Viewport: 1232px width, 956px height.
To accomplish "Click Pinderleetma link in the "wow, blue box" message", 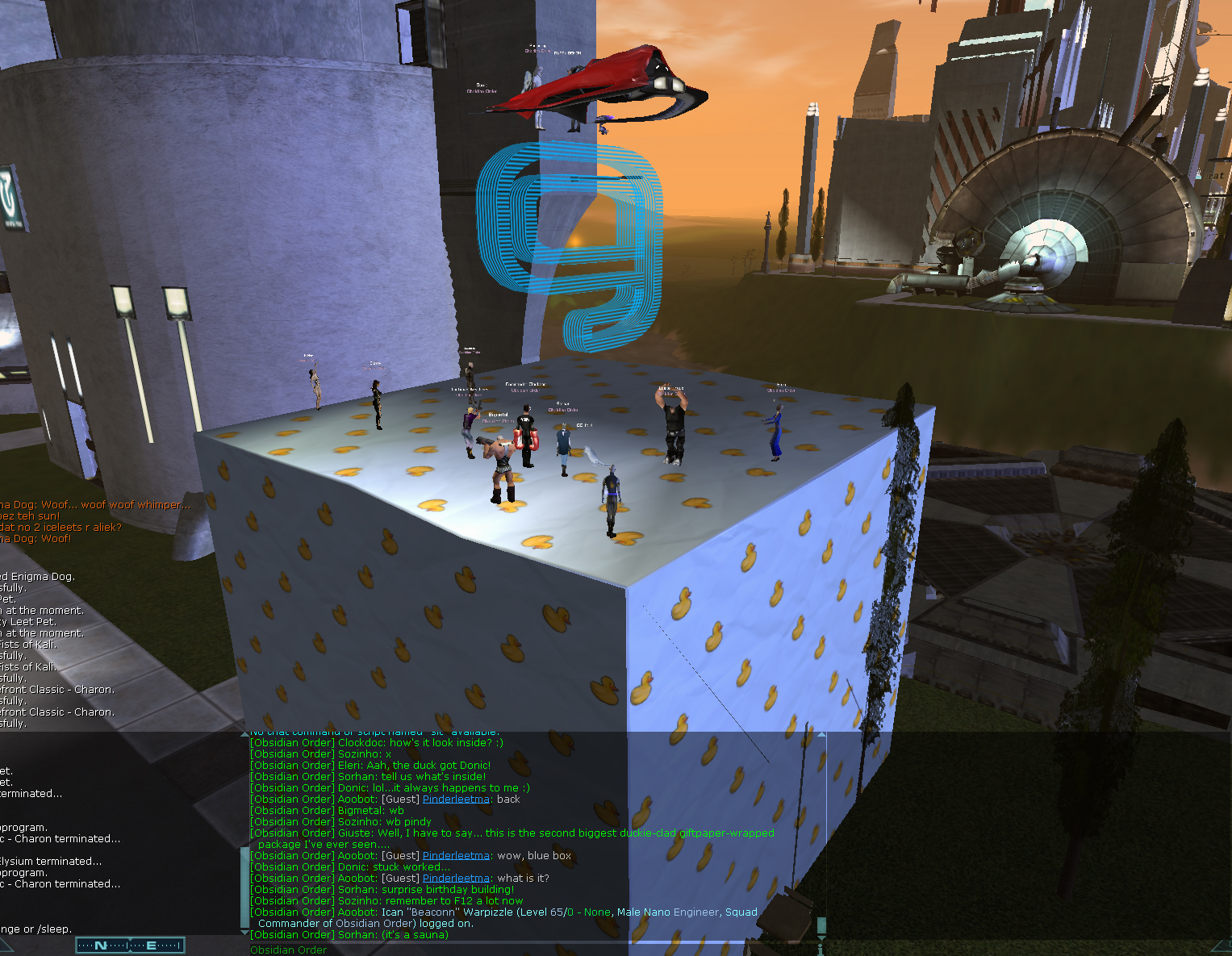I will click(456, 856).
